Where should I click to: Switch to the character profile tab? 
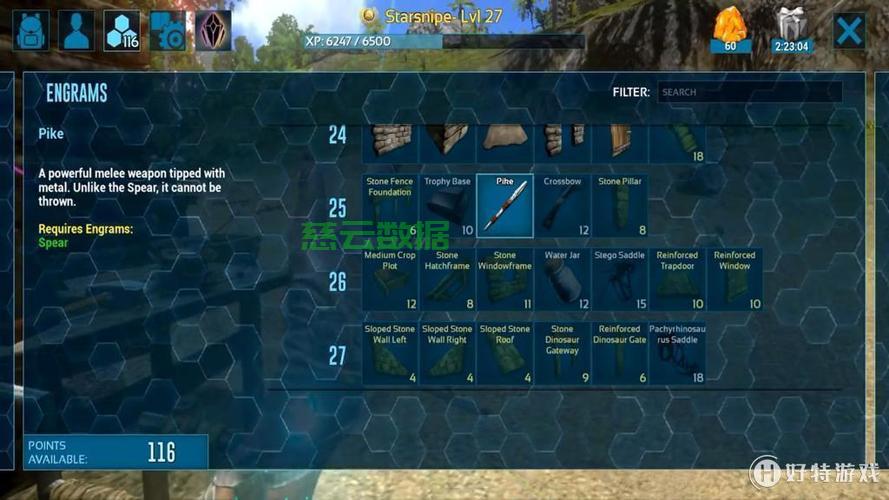76,31
